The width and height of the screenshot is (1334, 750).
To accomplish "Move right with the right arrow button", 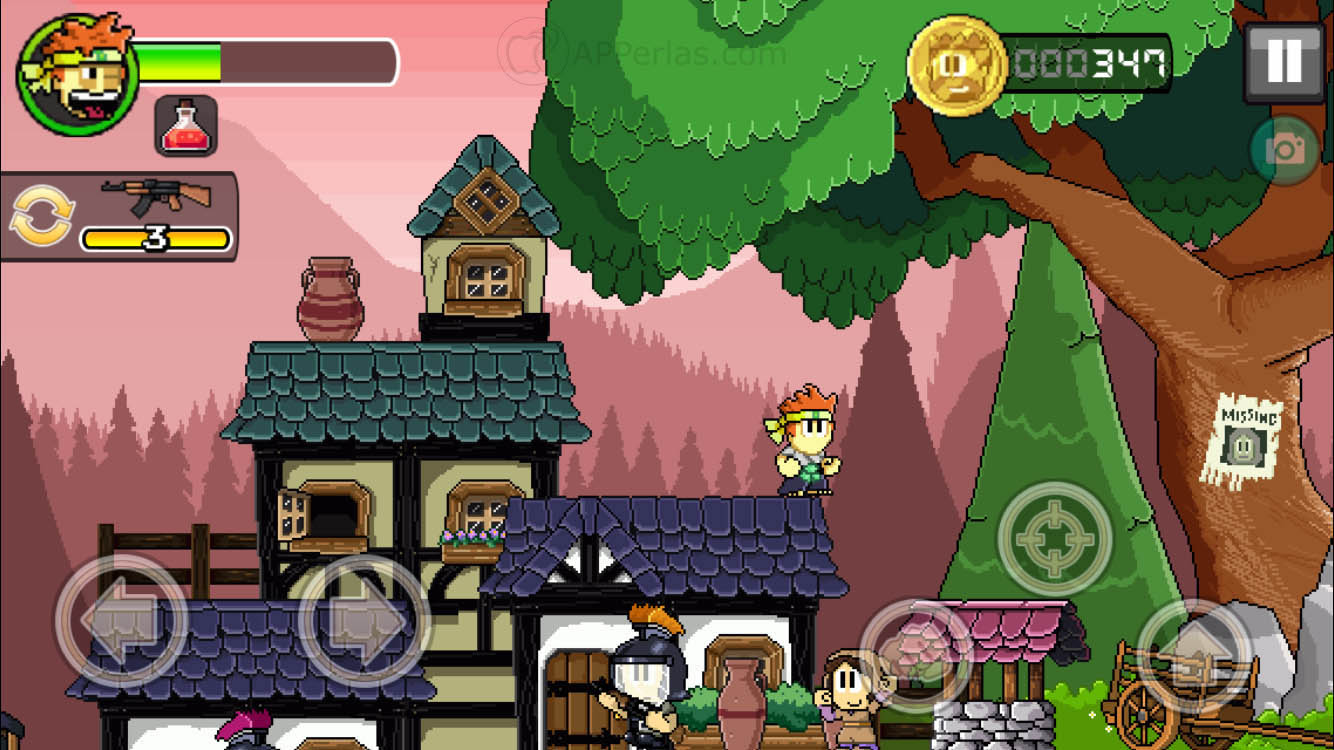I will 364,620.
